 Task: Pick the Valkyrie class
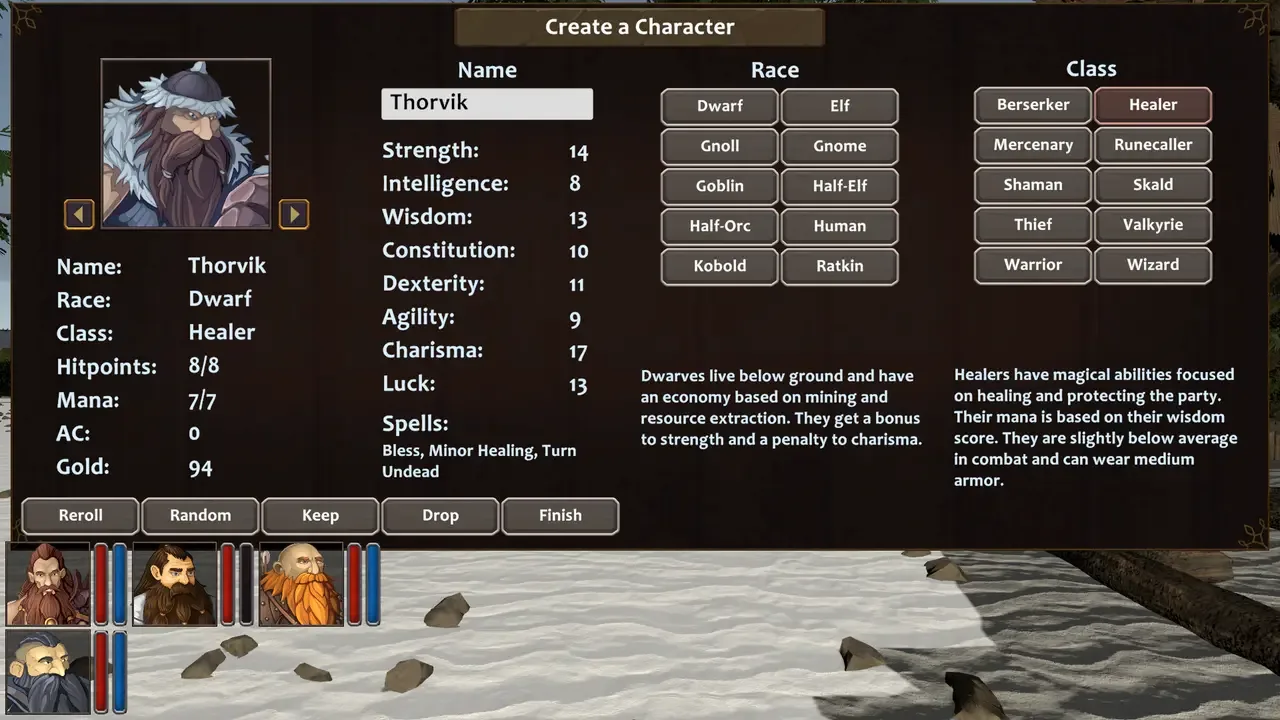point(1153,225)
